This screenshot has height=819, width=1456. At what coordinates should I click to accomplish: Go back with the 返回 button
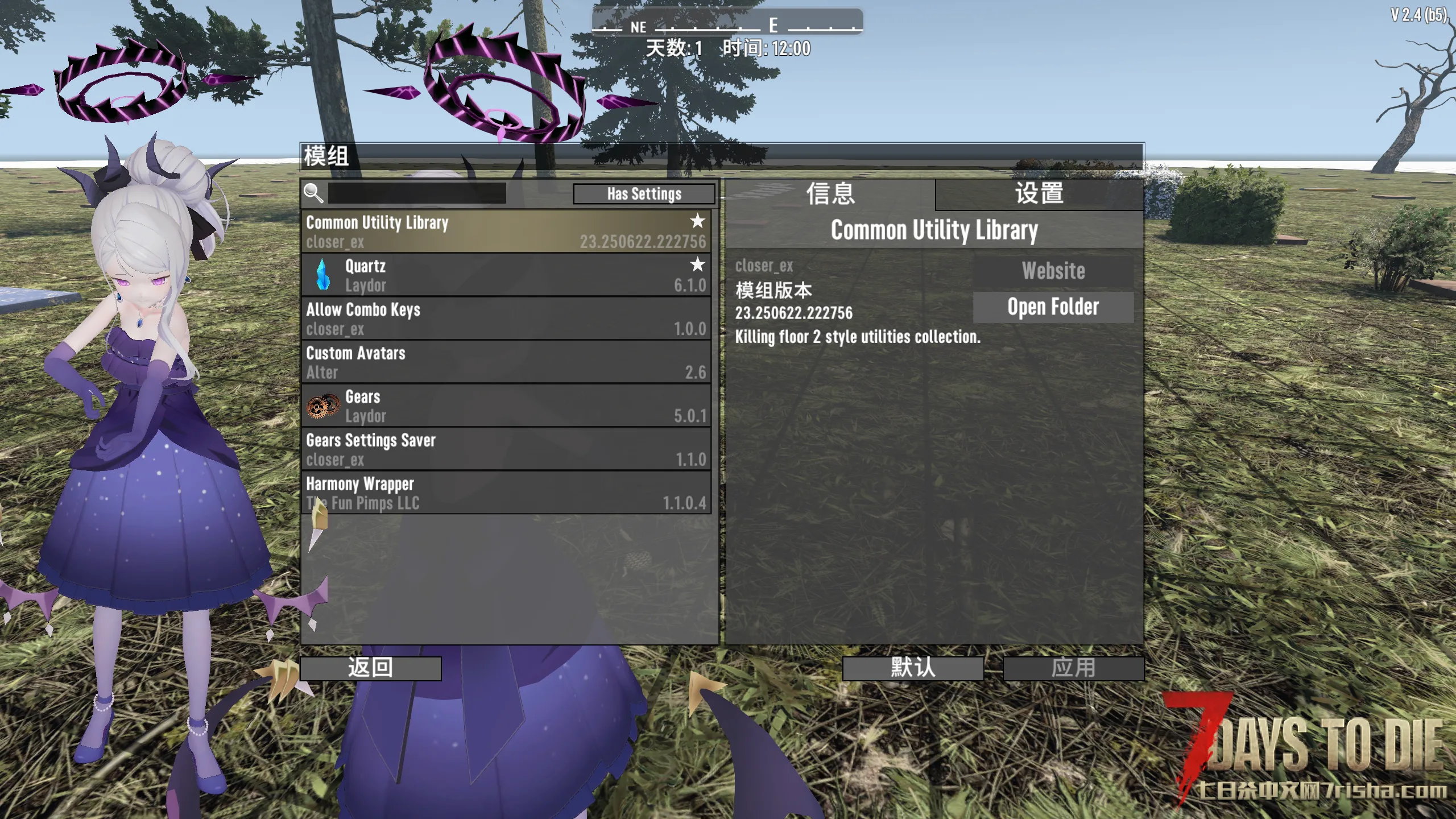371,668
